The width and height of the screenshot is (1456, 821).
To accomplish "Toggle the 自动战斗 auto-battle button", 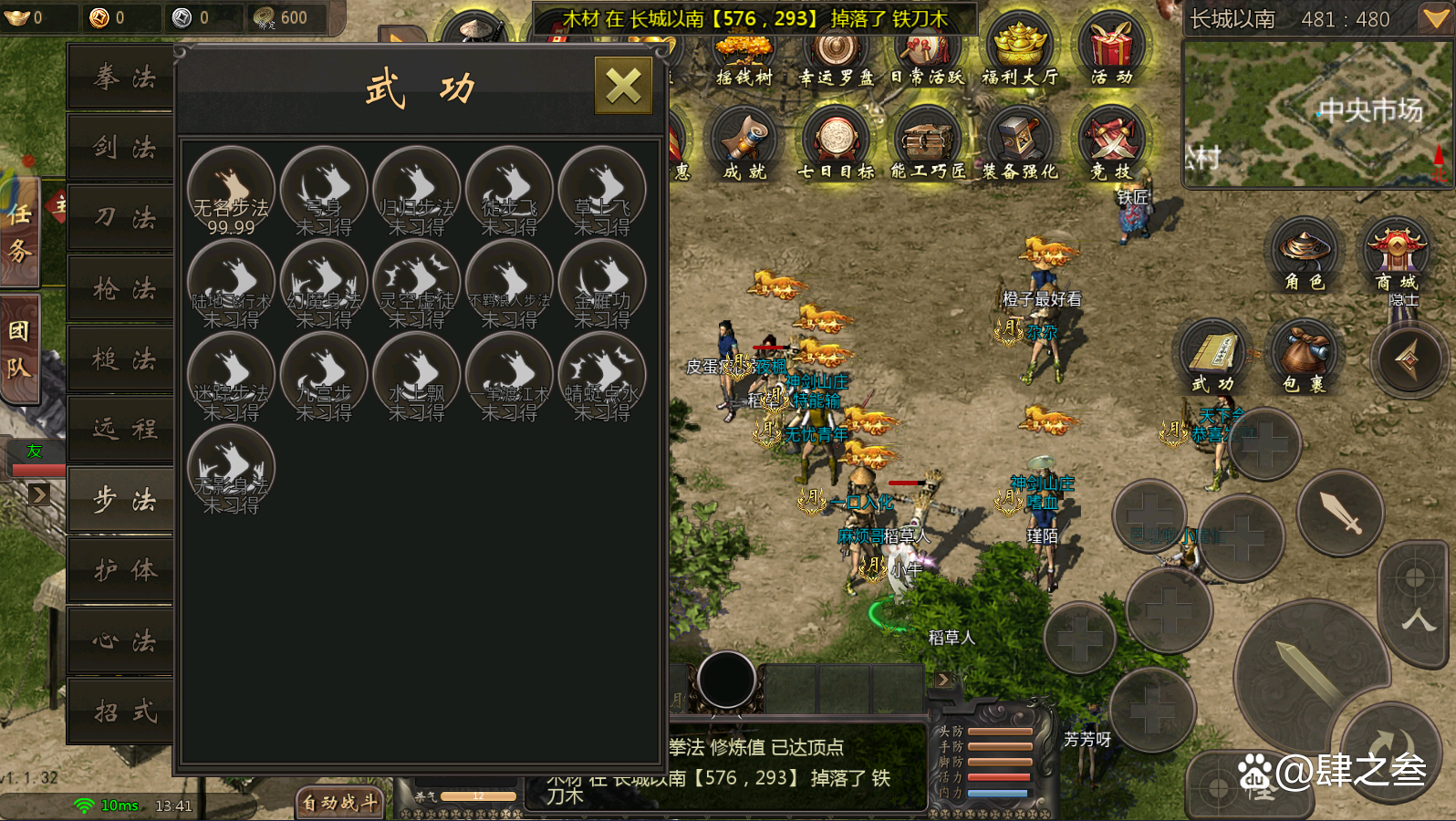I will pyautogui.click(x=339, y=803).
